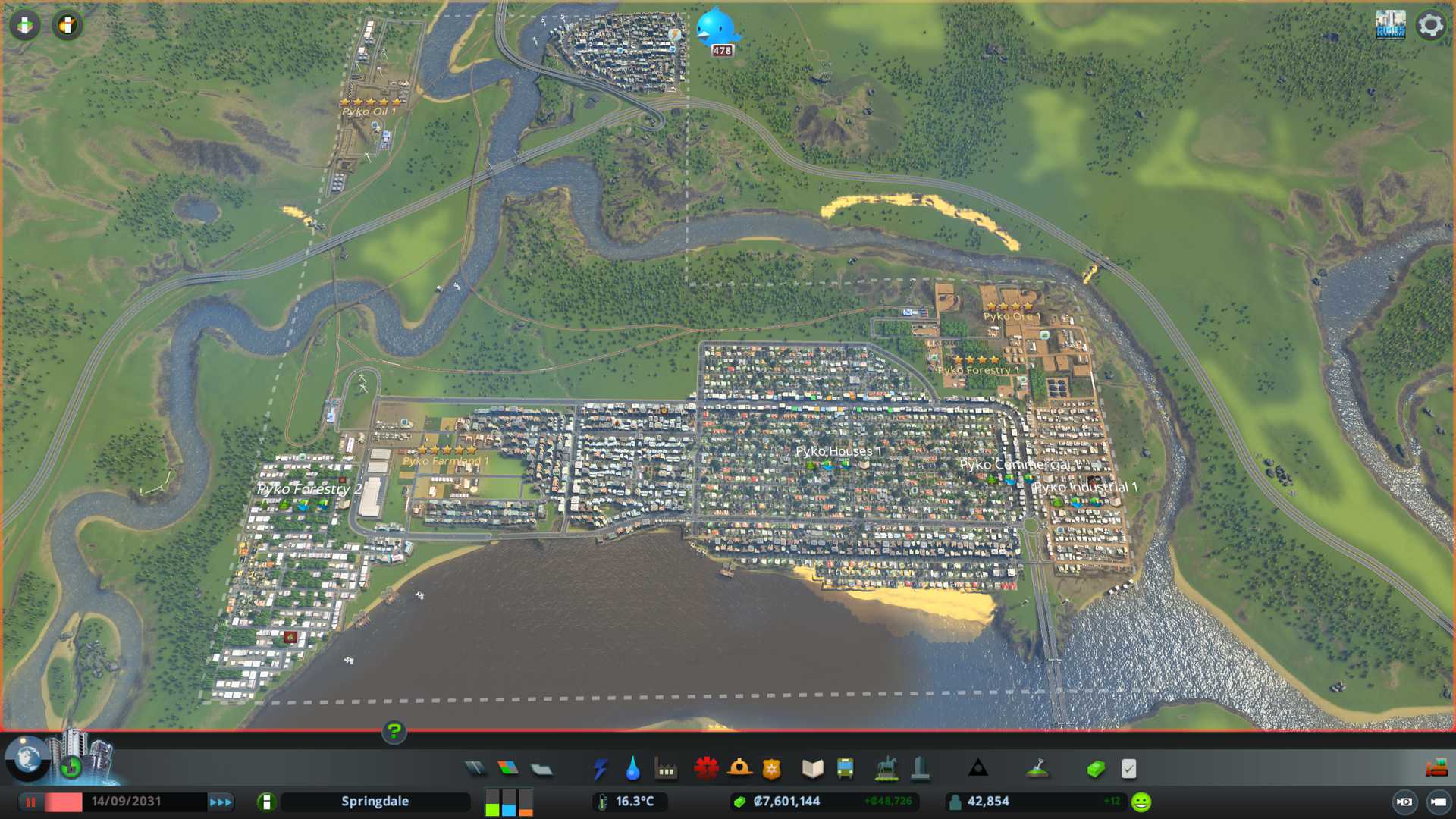Open the water and sewage menu

(632, 769)
